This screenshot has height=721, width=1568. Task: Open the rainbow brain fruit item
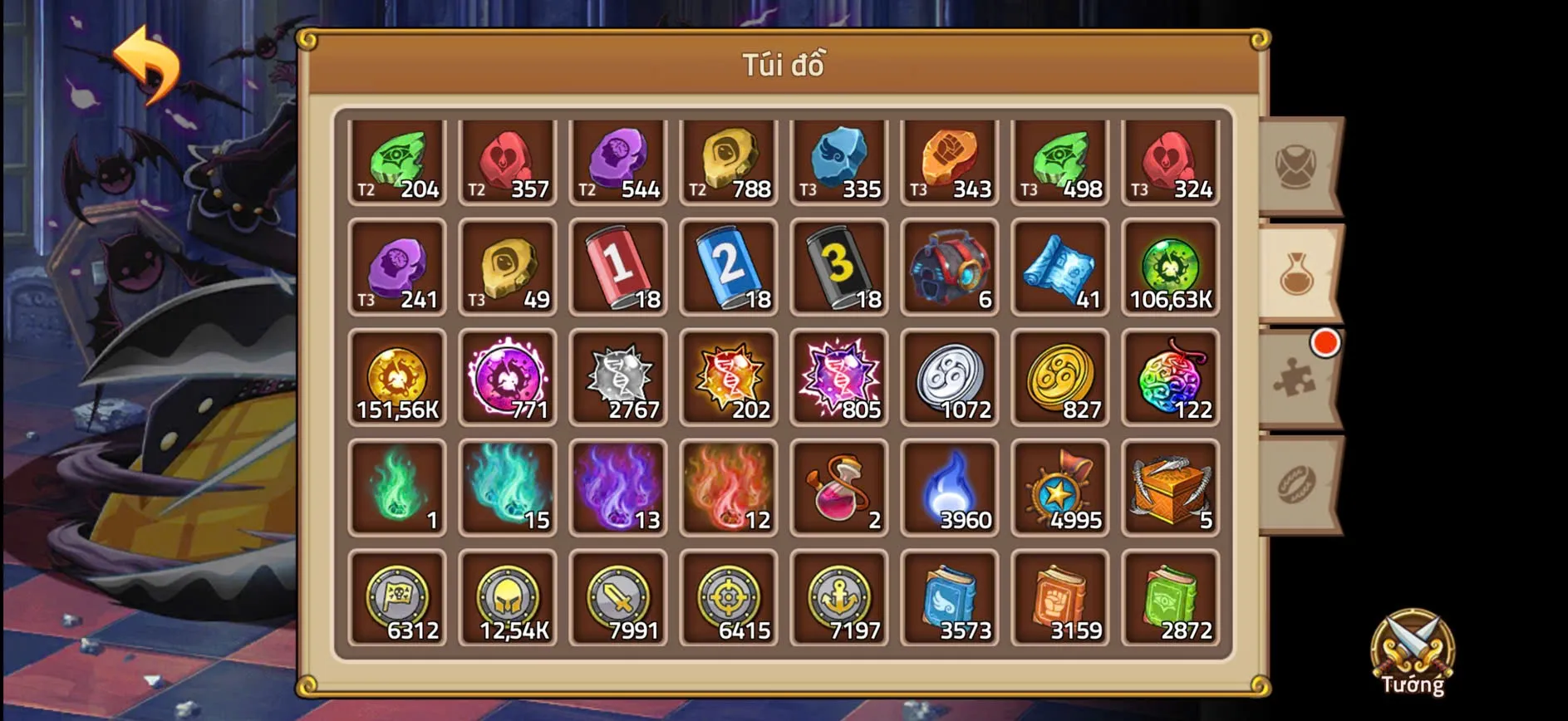pyautogui.click(x=1171, y=378)
